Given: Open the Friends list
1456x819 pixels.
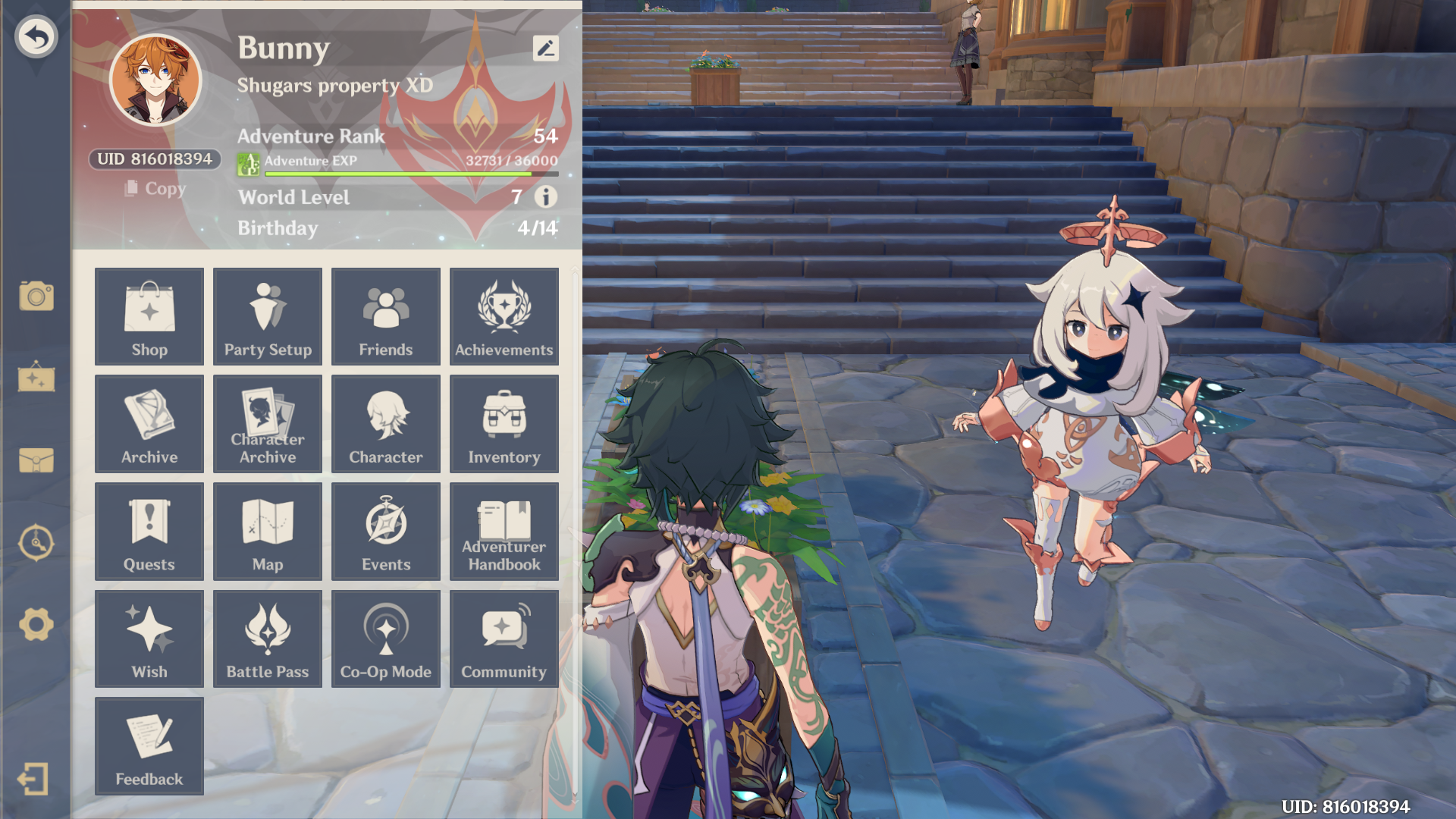Looking at the screenshot, I should (385, 316).
